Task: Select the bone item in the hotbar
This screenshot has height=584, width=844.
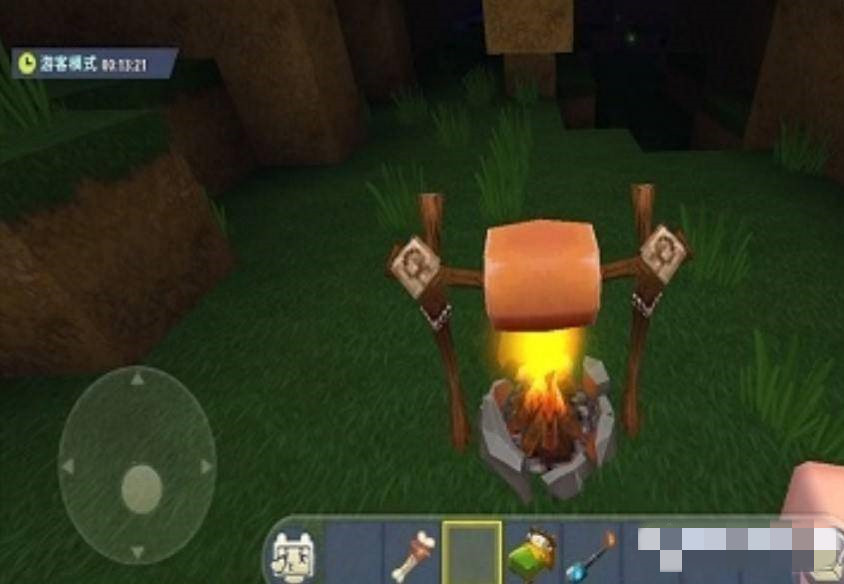Action: 415,553
